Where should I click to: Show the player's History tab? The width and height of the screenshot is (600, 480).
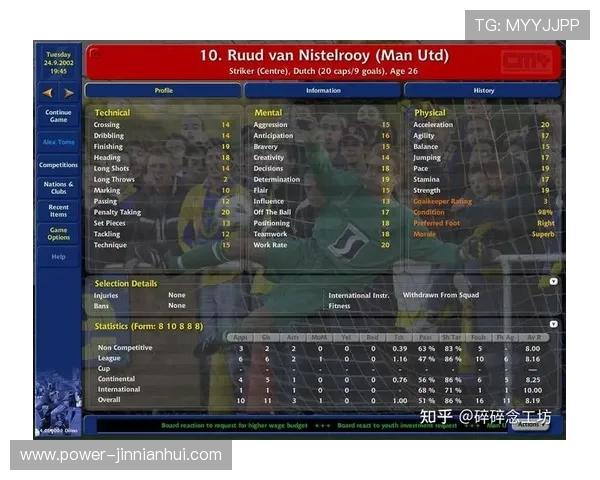(483, 90)
